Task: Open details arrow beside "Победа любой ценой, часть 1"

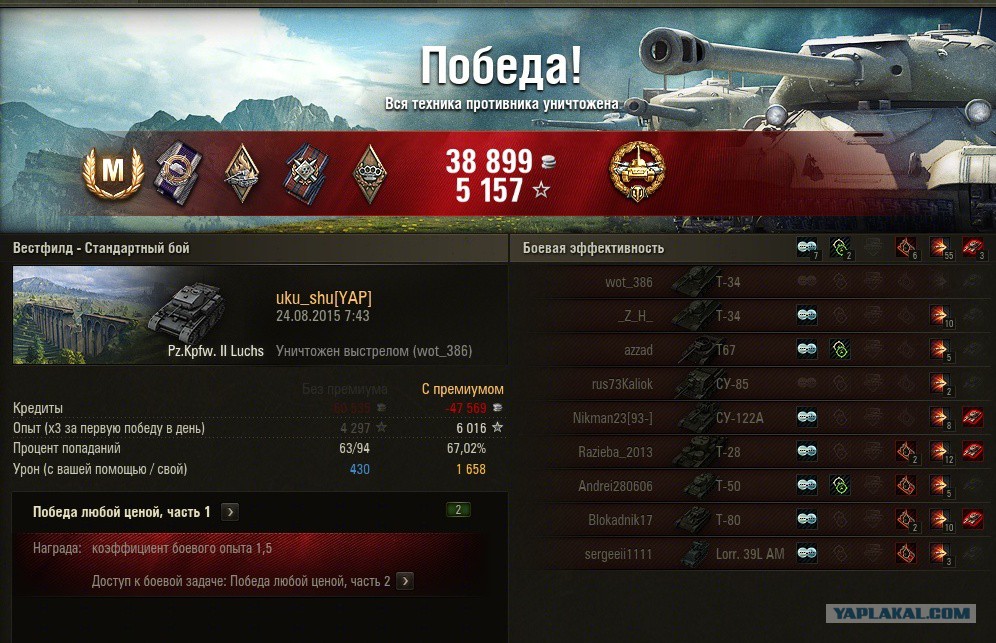Action: tap(230, 512)
